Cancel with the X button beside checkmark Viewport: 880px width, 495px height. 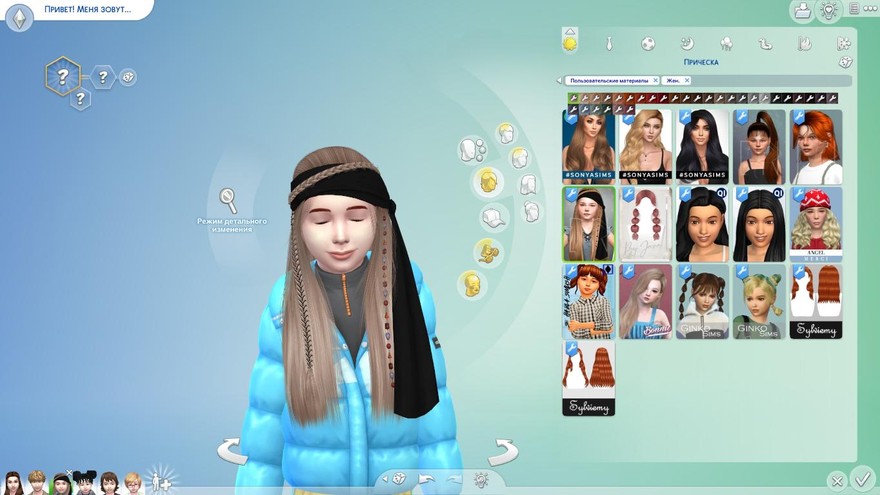click(x=838, y=481)
